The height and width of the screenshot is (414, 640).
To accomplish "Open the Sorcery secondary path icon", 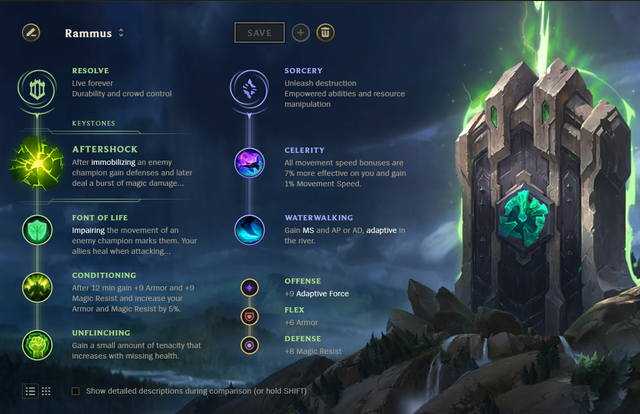I will tap(250, 88).
